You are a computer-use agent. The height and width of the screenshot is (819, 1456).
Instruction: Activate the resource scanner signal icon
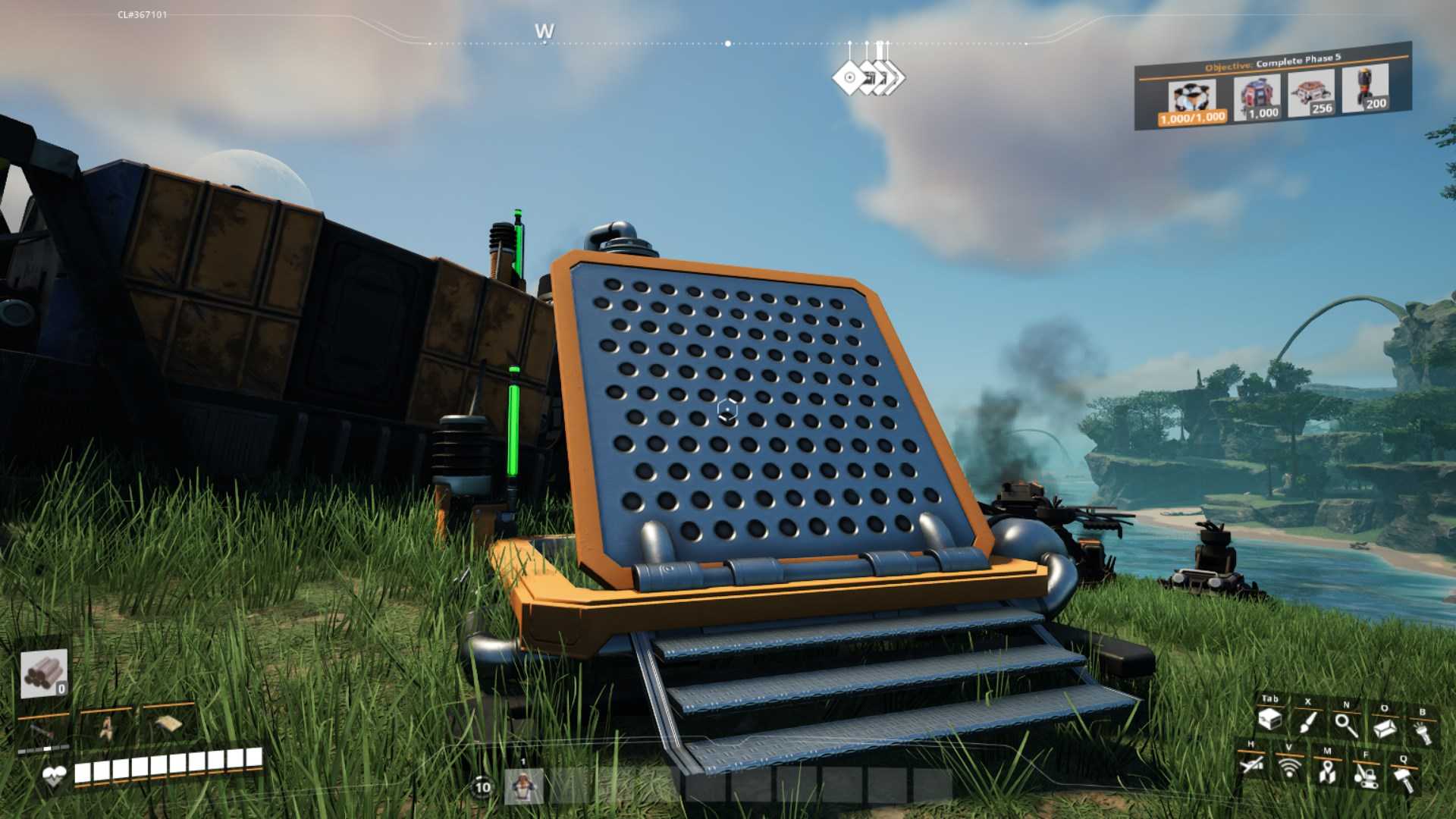point(1289,768)
